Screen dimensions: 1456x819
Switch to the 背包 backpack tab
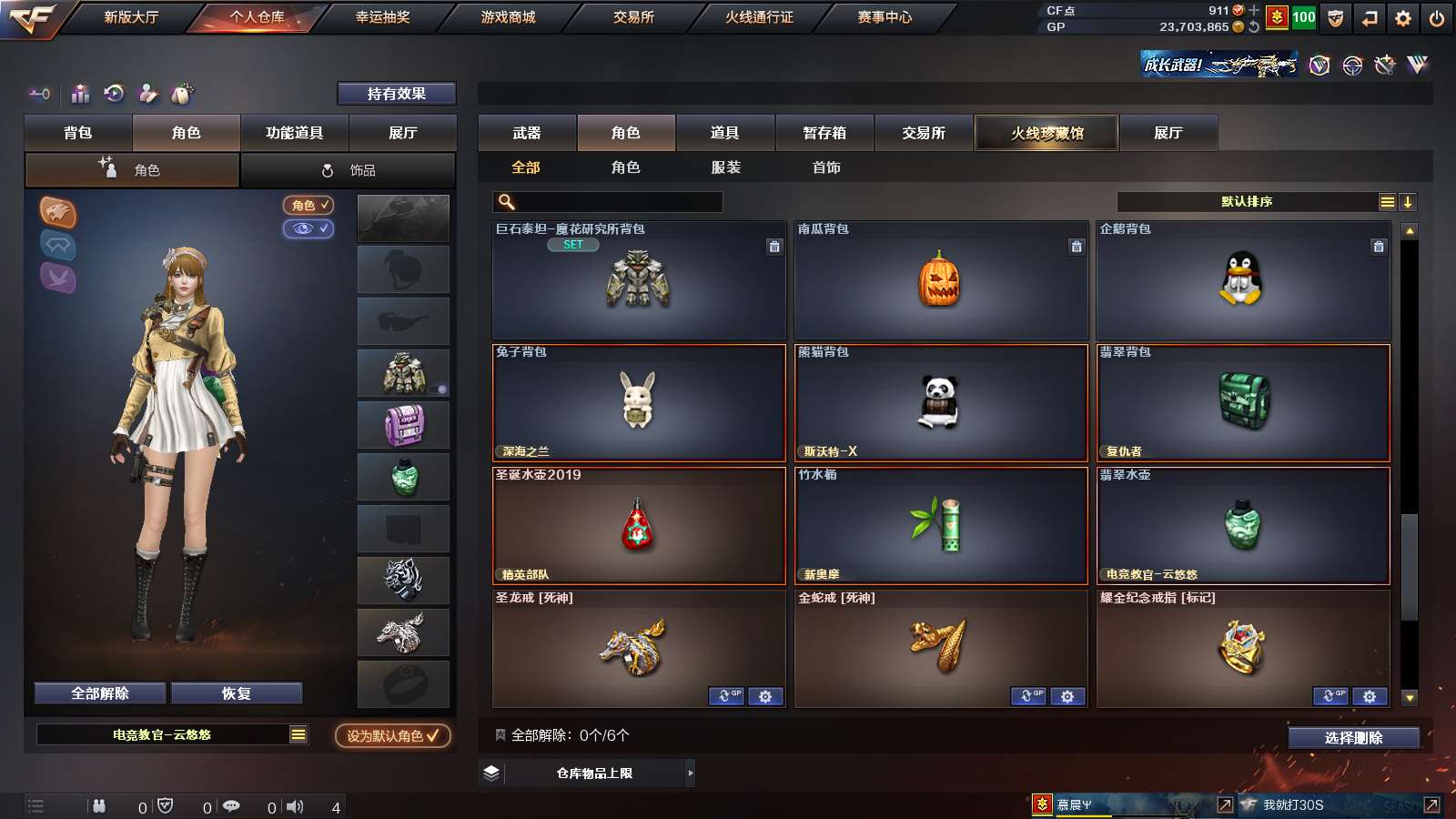78,133
